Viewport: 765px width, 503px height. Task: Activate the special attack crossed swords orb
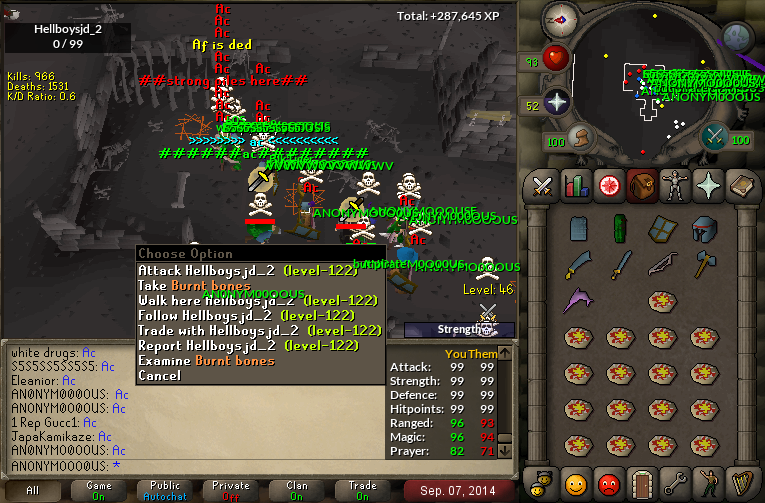[x=714, y=136]
